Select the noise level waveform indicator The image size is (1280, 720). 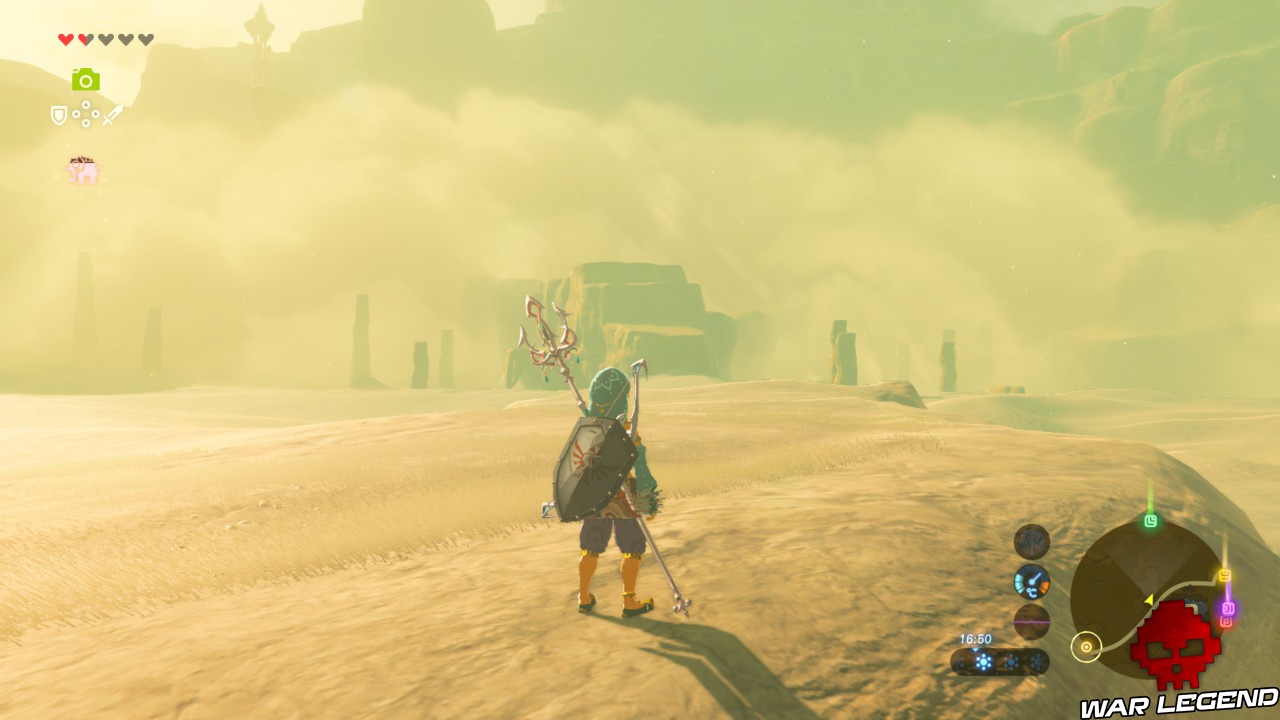coord(1030,621)
